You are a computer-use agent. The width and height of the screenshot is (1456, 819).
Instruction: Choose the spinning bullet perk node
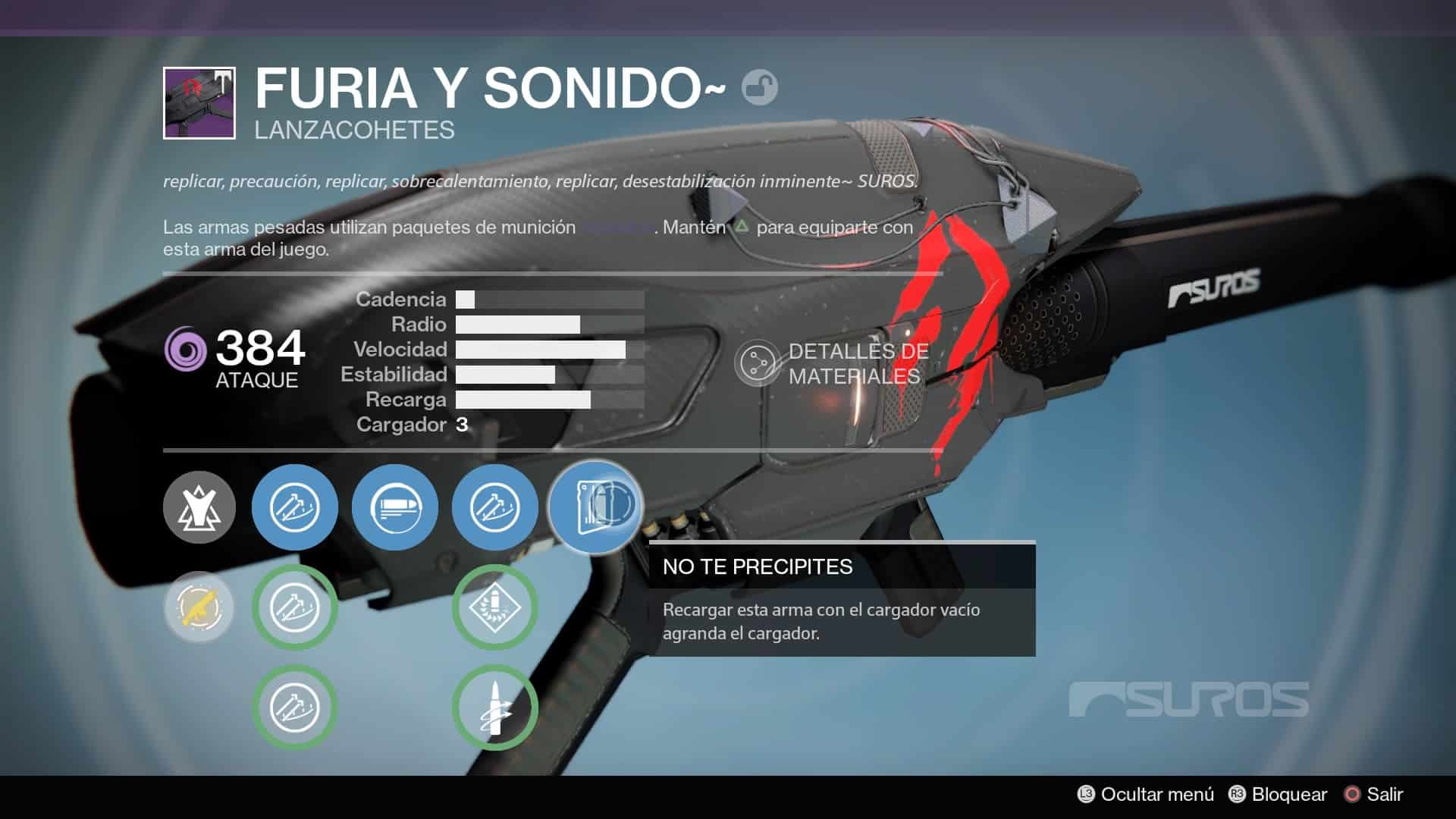pos(495,707)
